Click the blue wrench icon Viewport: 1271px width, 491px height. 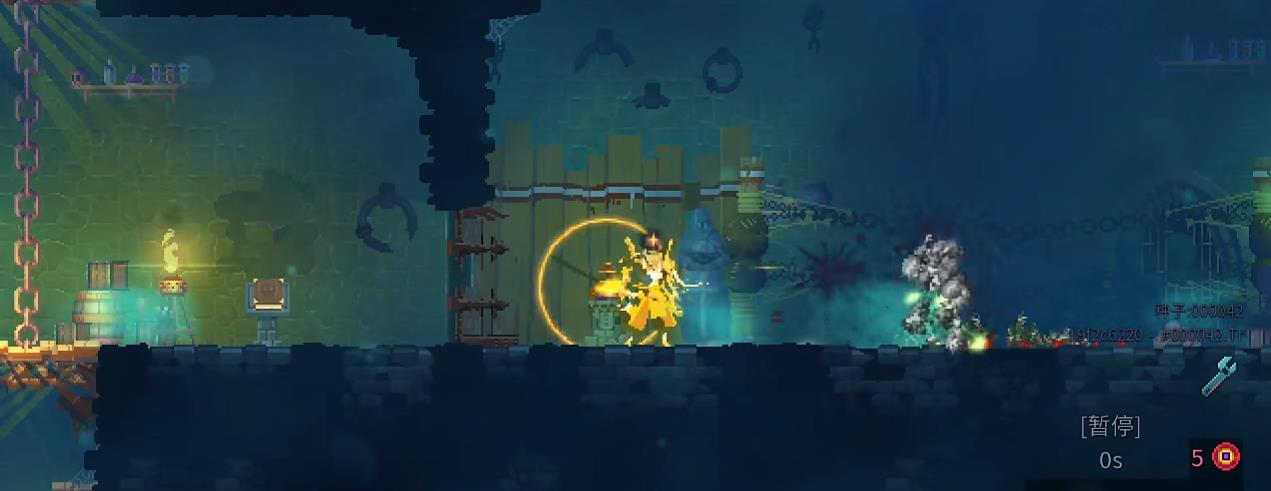[x=1218, y=376]
